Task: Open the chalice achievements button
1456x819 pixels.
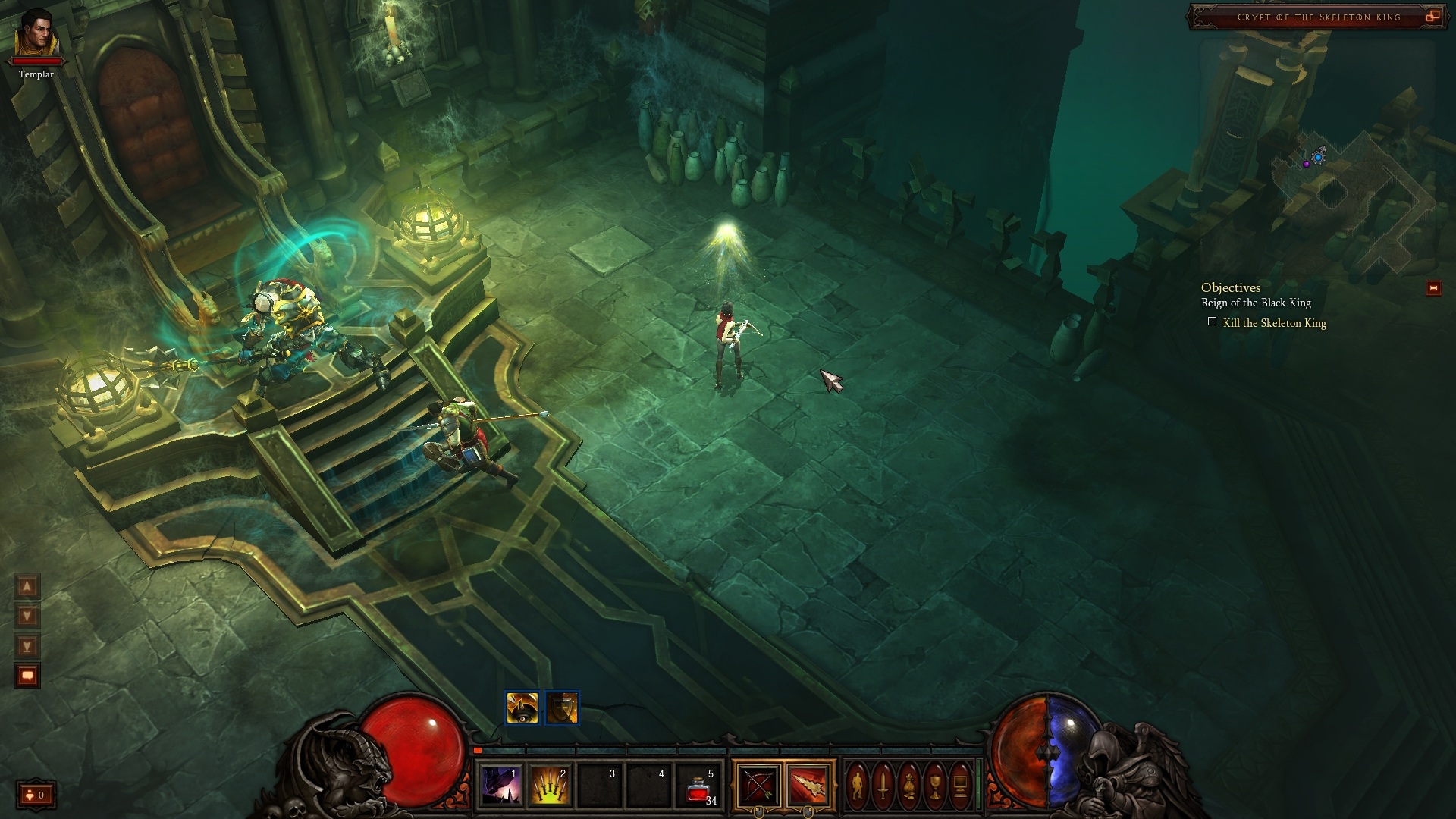Action: (x=935, y=785)
